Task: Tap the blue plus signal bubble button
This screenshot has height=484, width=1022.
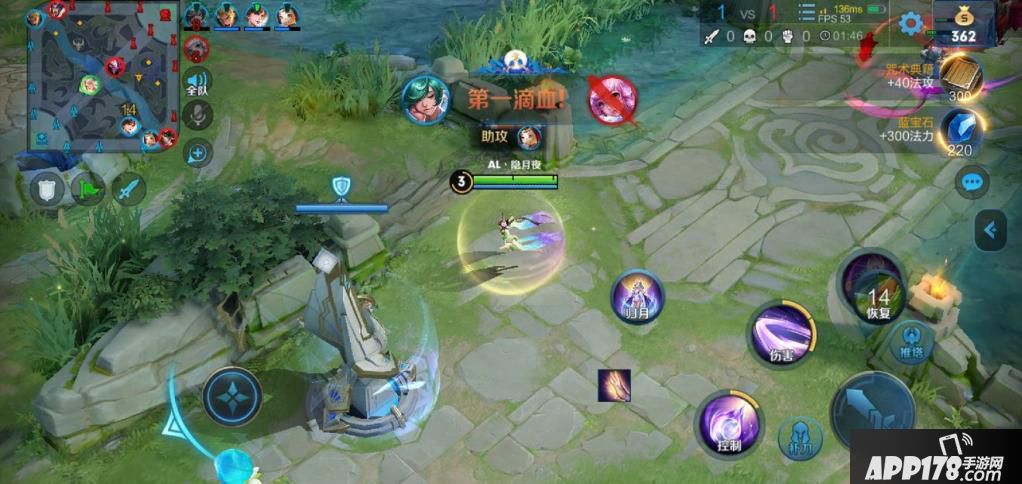Action: 198,153
